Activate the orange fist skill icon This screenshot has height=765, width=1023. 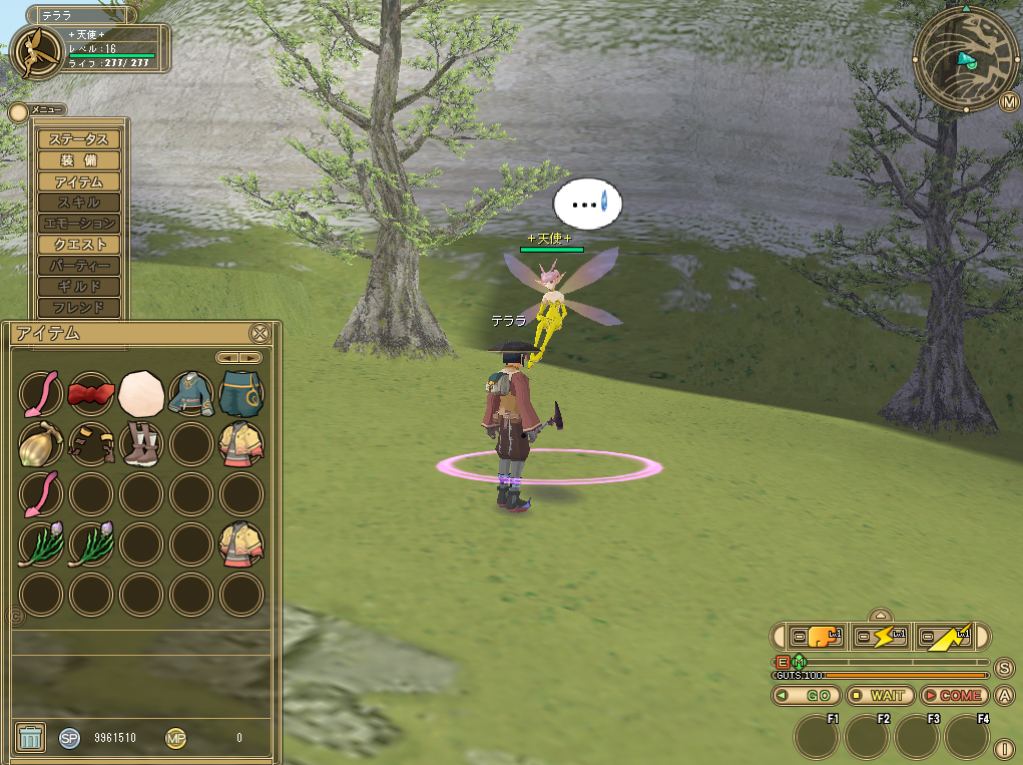coord(816,637)
